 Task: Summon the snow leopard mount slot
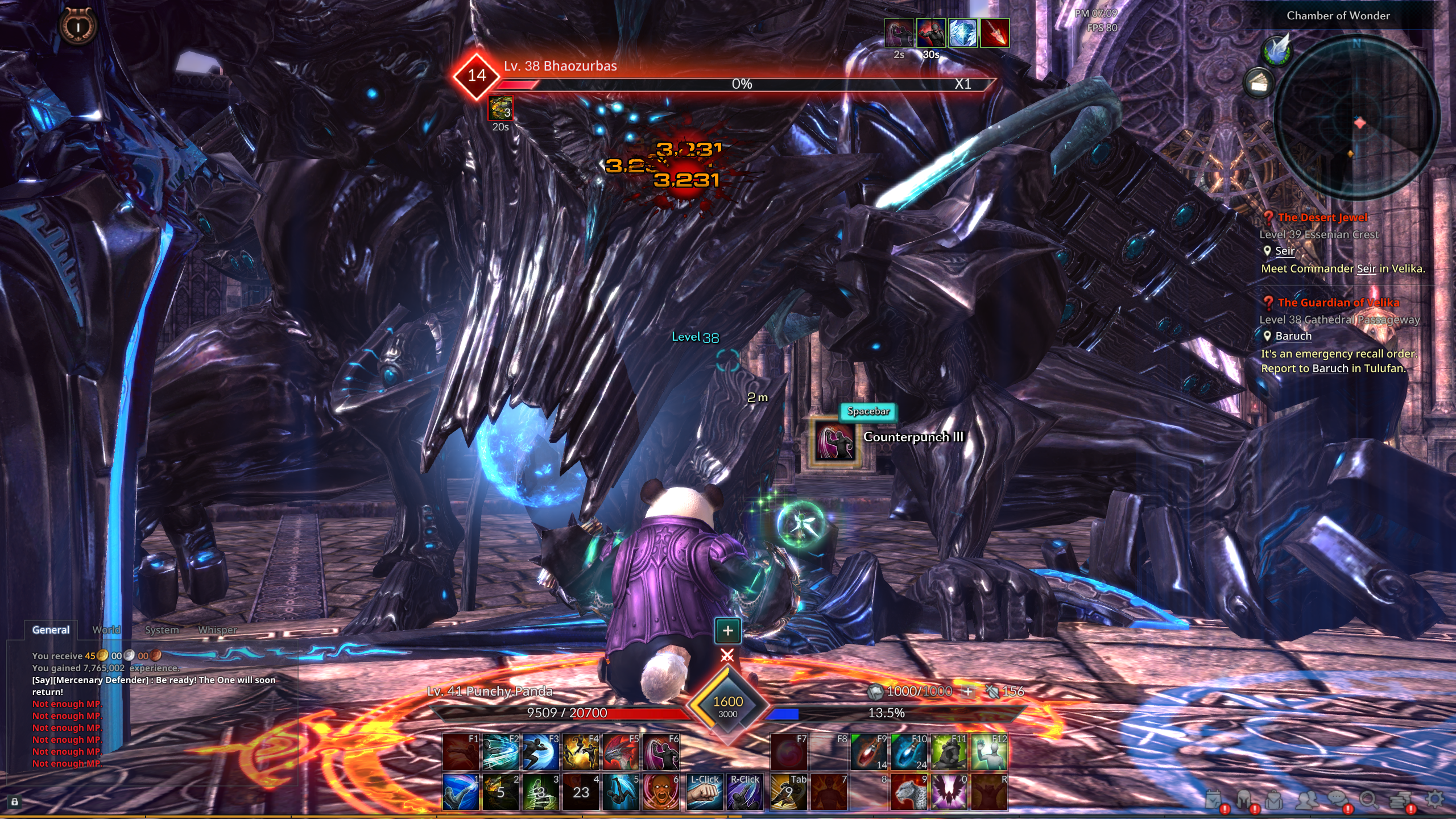coord(908,792)
